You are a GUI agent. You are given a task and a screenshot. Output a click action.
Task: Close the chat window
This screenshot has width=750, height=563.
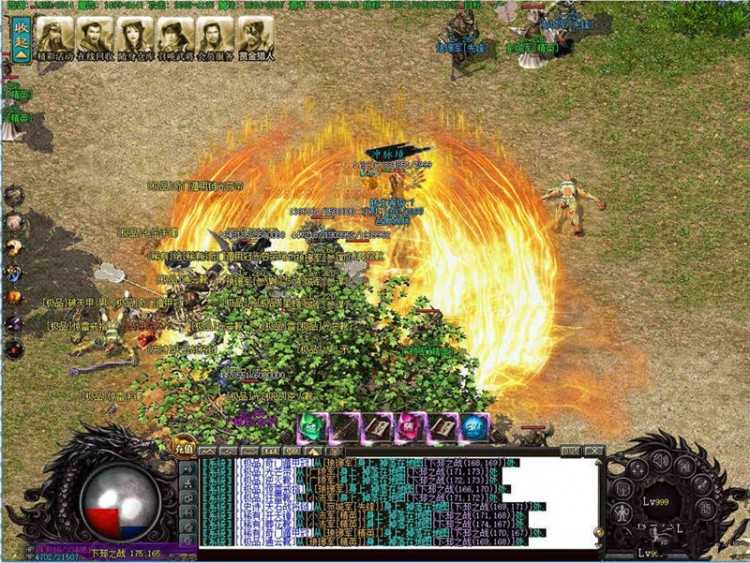(594, 451)
